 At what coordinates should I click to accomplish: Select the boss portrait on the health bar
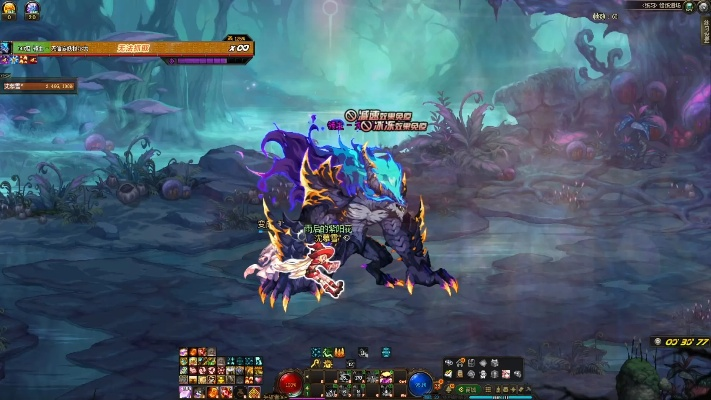[5, 47]
